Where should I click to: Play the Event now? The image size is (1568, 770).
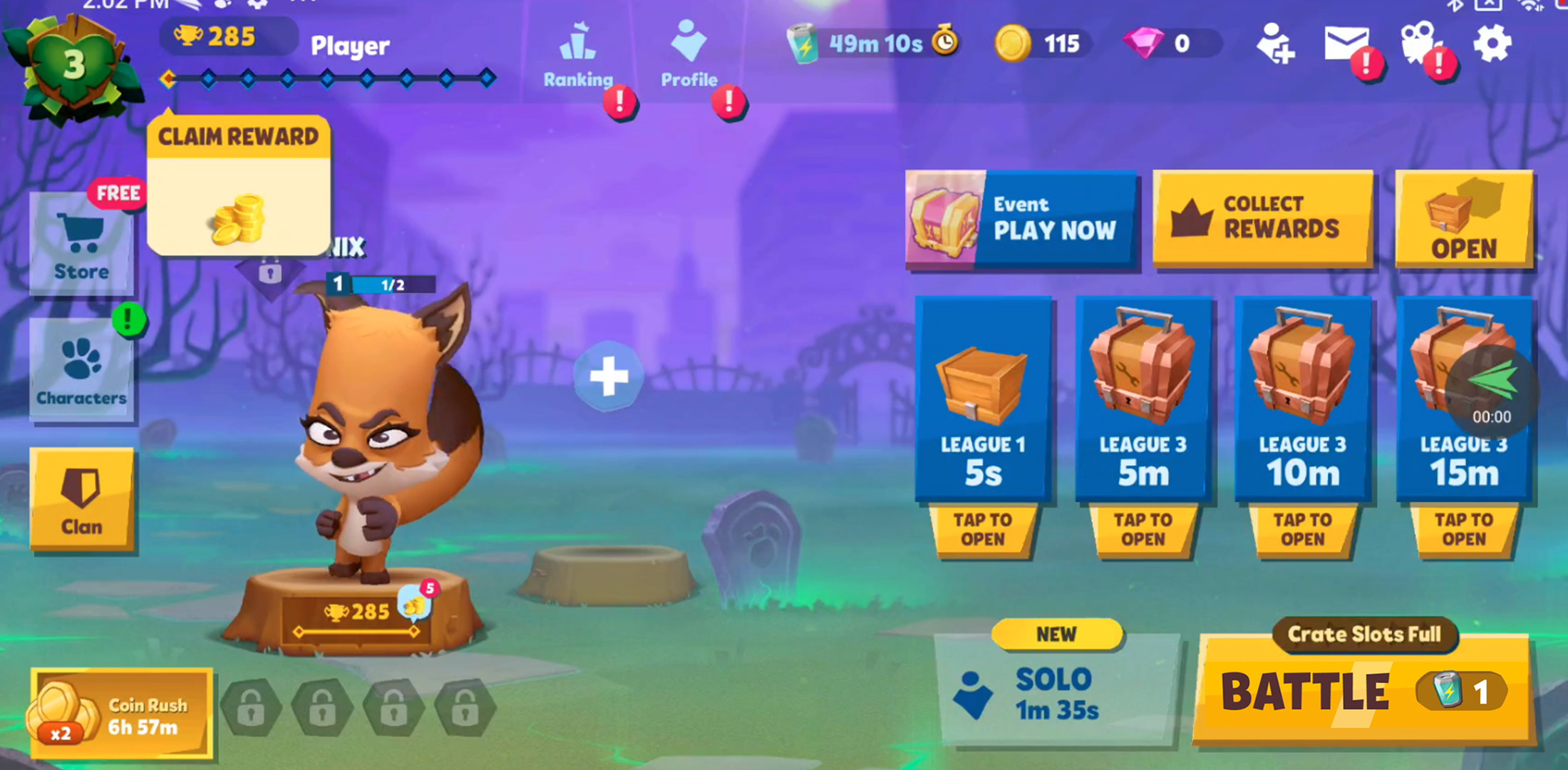click(1021, 219)
